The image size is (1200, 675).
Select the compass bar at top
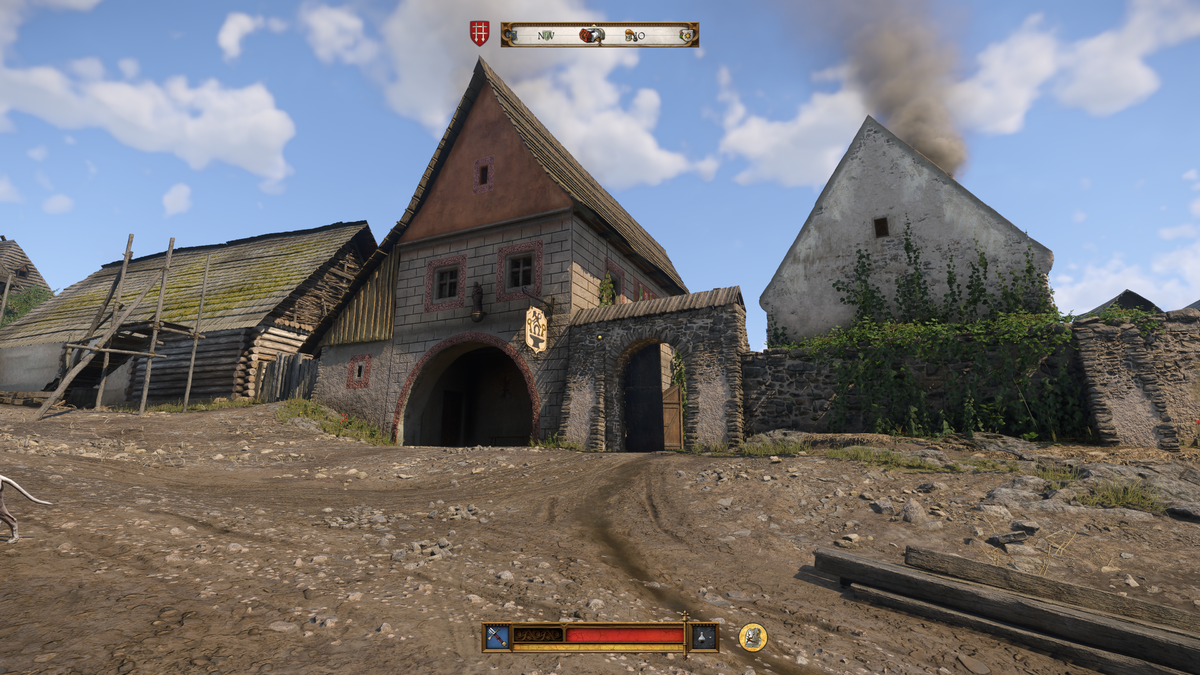[600, 35]
